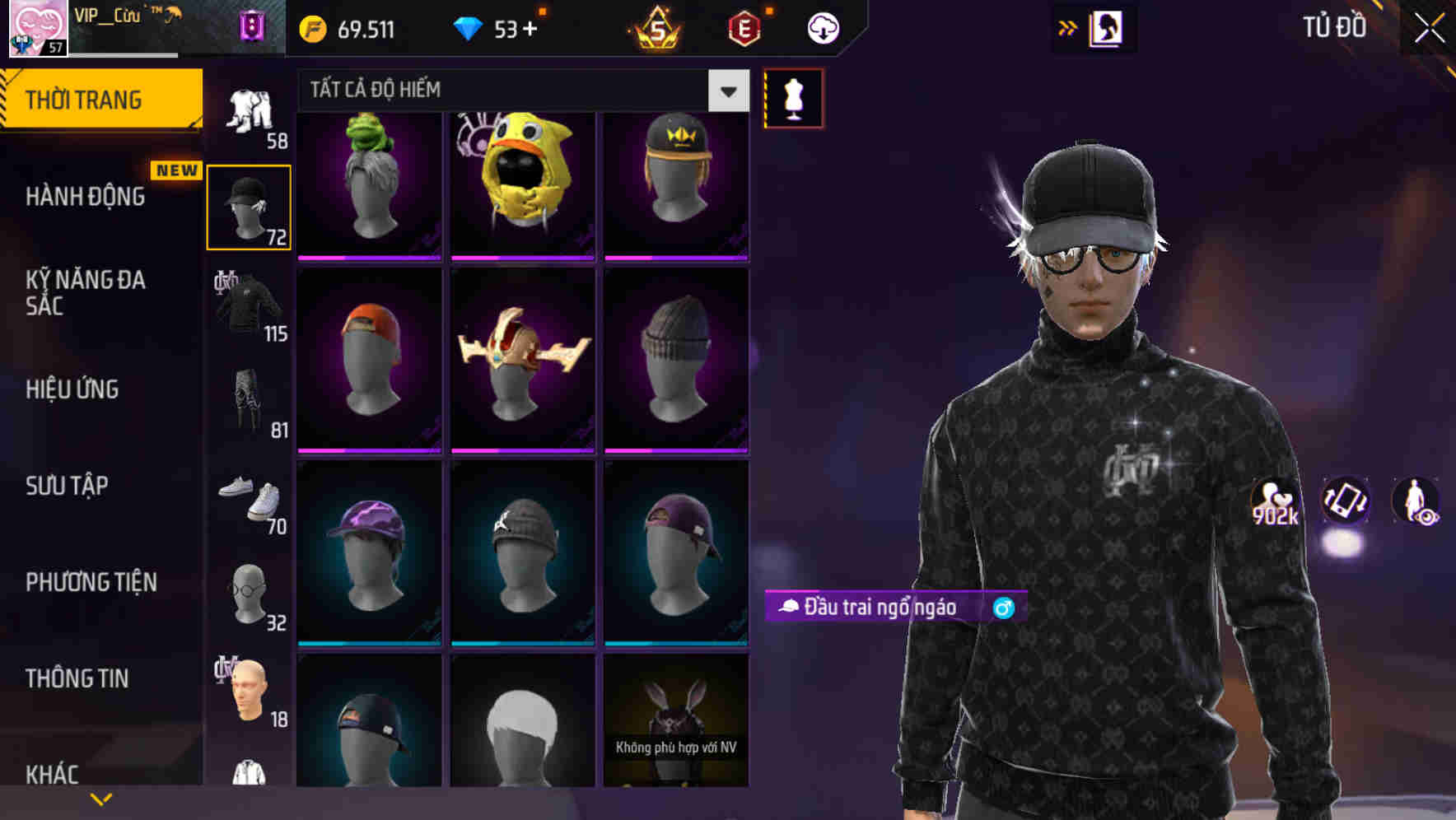Image resolution: width=1456 pixels, height=820 pixels.
Task: Toggle the mannequin preview next to filter
Action: click(x=793, y=98)
